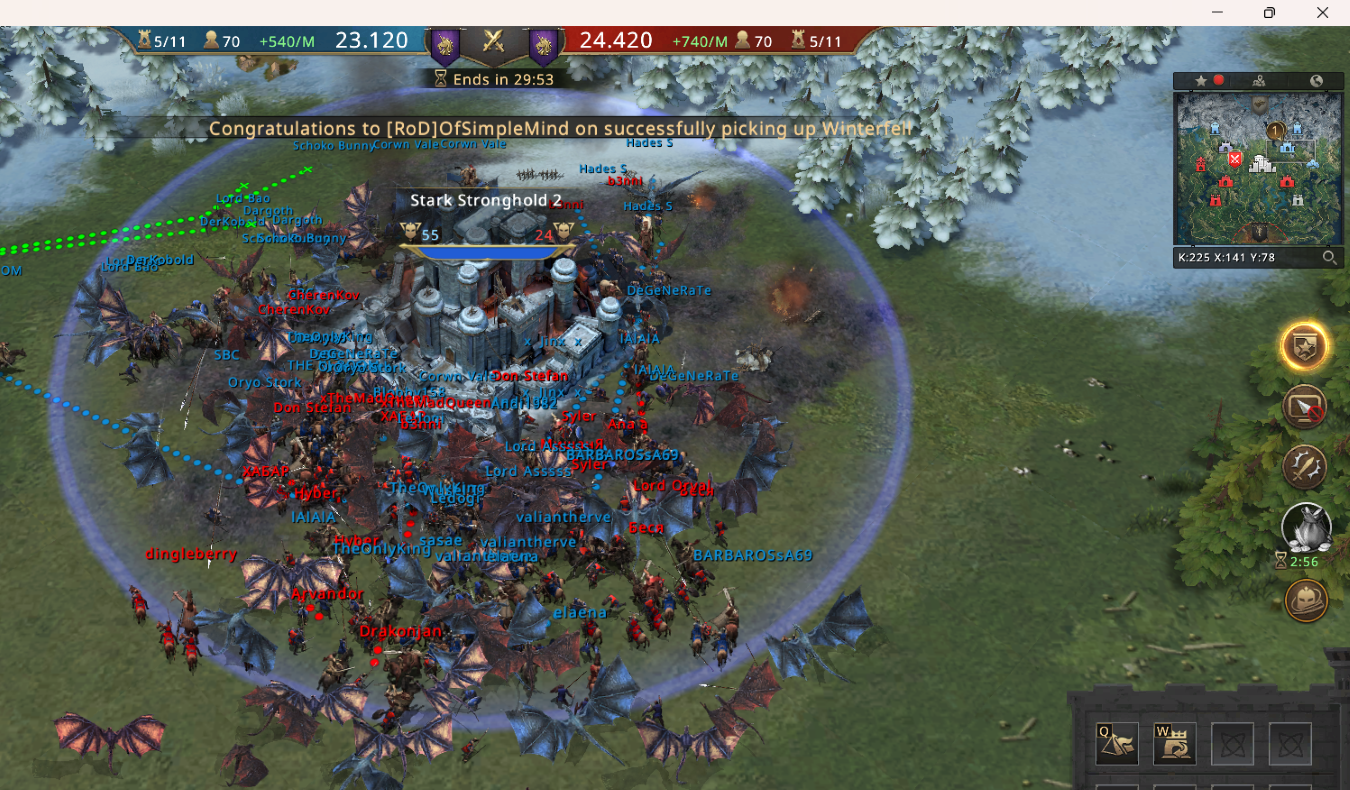
Task: Select the red crossed-swords shield minimap marker
Action: pos(1236,159)
